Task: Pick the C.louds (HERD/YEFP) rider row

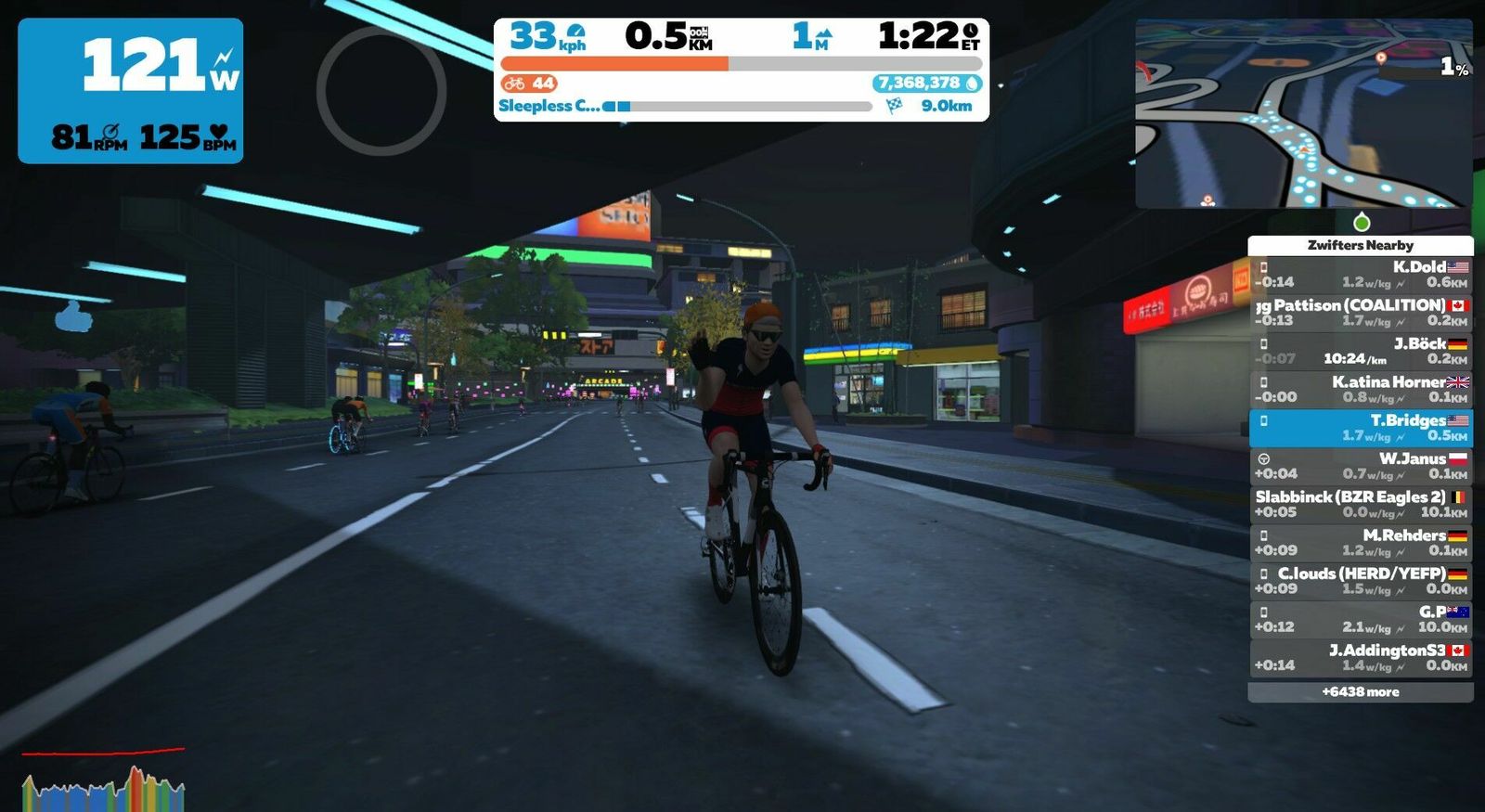Action: pos(1360,581)
